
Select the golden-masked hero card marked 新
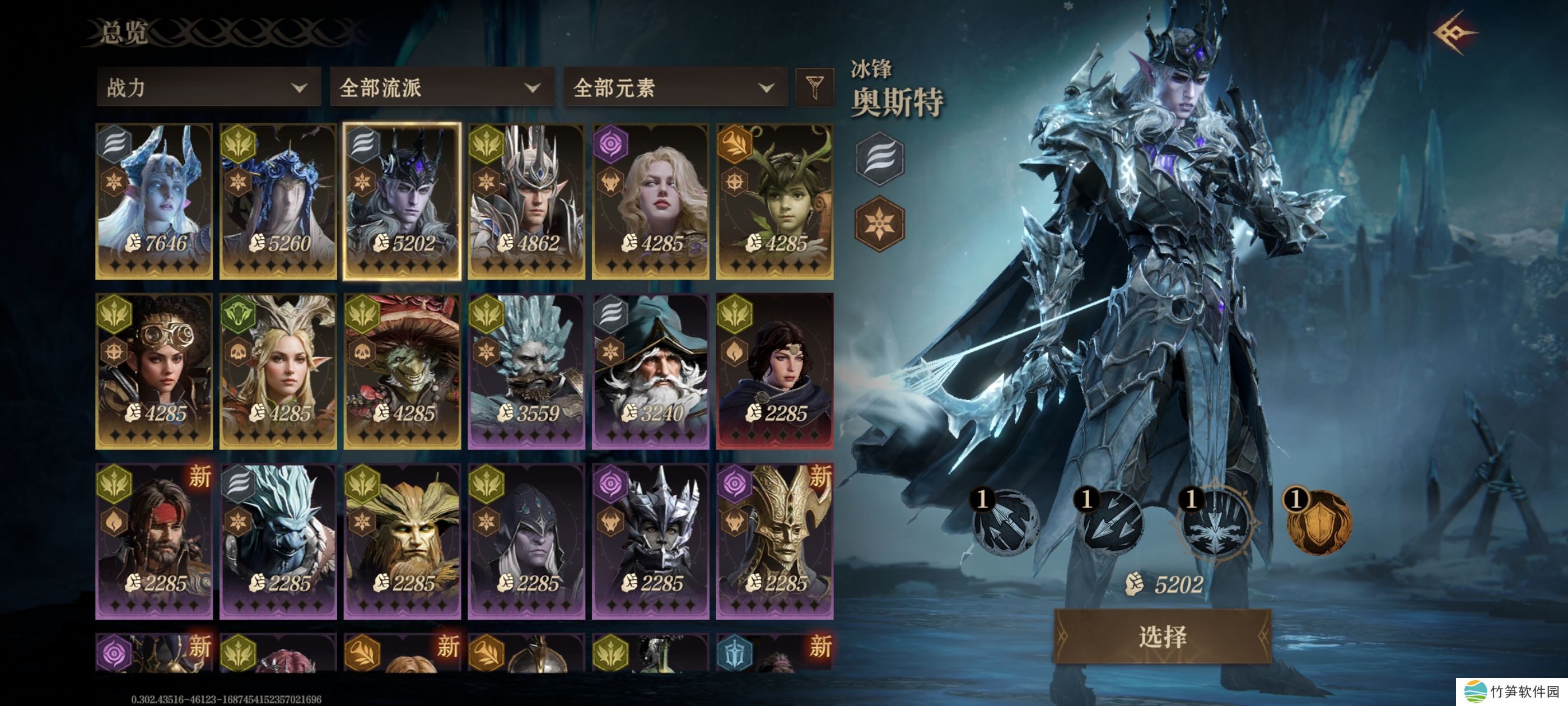(x=774, y=541)
